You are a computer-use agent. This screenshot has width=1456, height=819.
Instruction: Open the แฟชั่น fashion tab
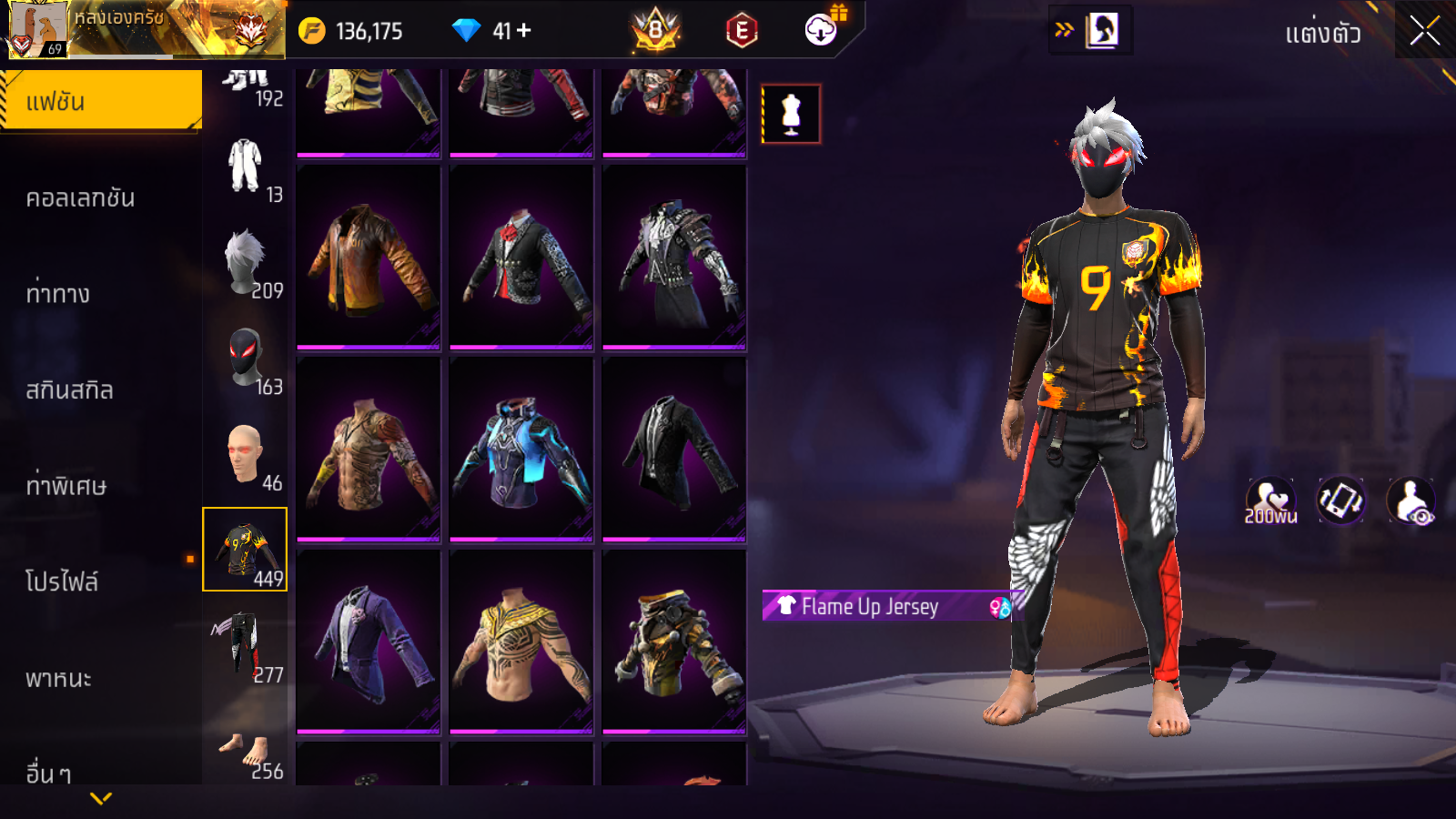point(101,101)
